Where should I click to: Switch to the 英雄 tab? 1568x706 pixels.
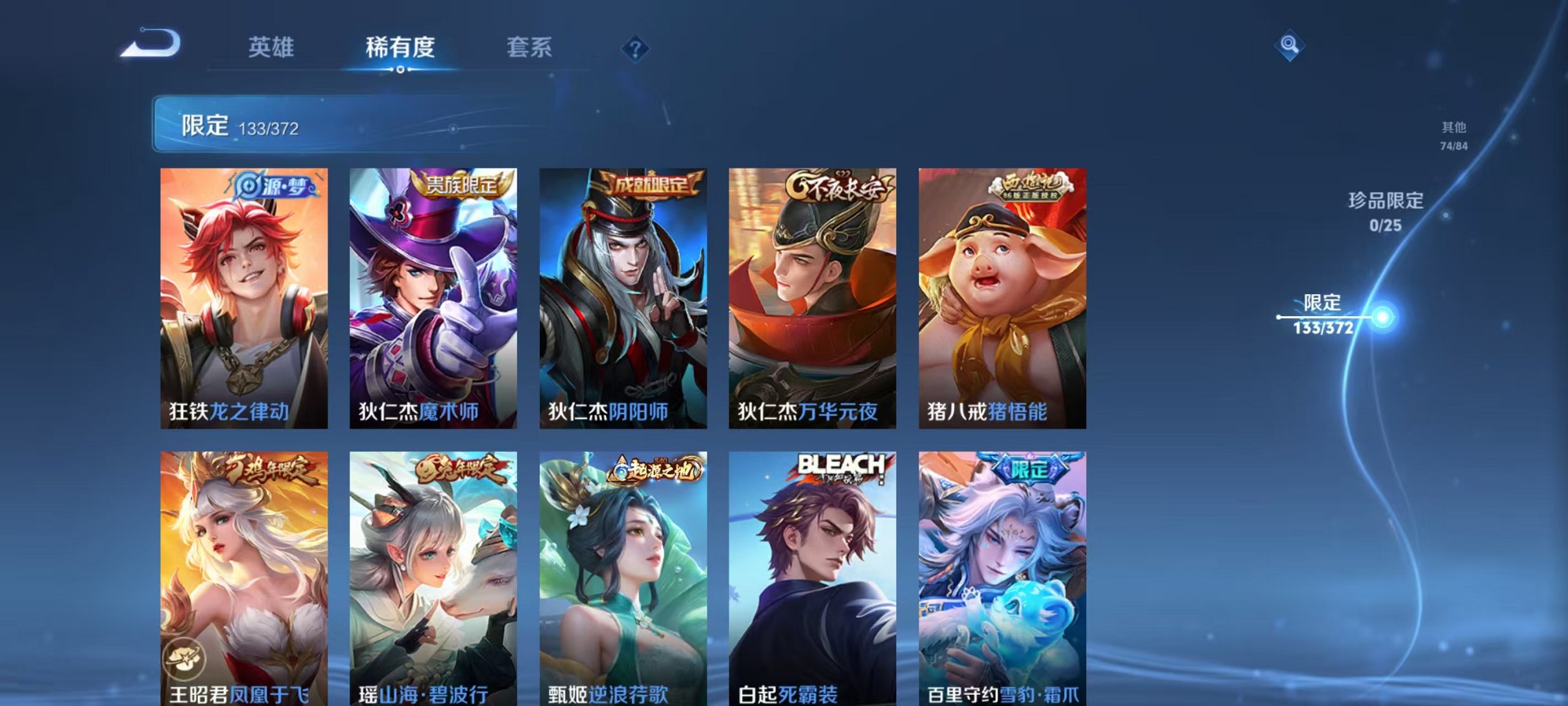click(x=271, y=47)
